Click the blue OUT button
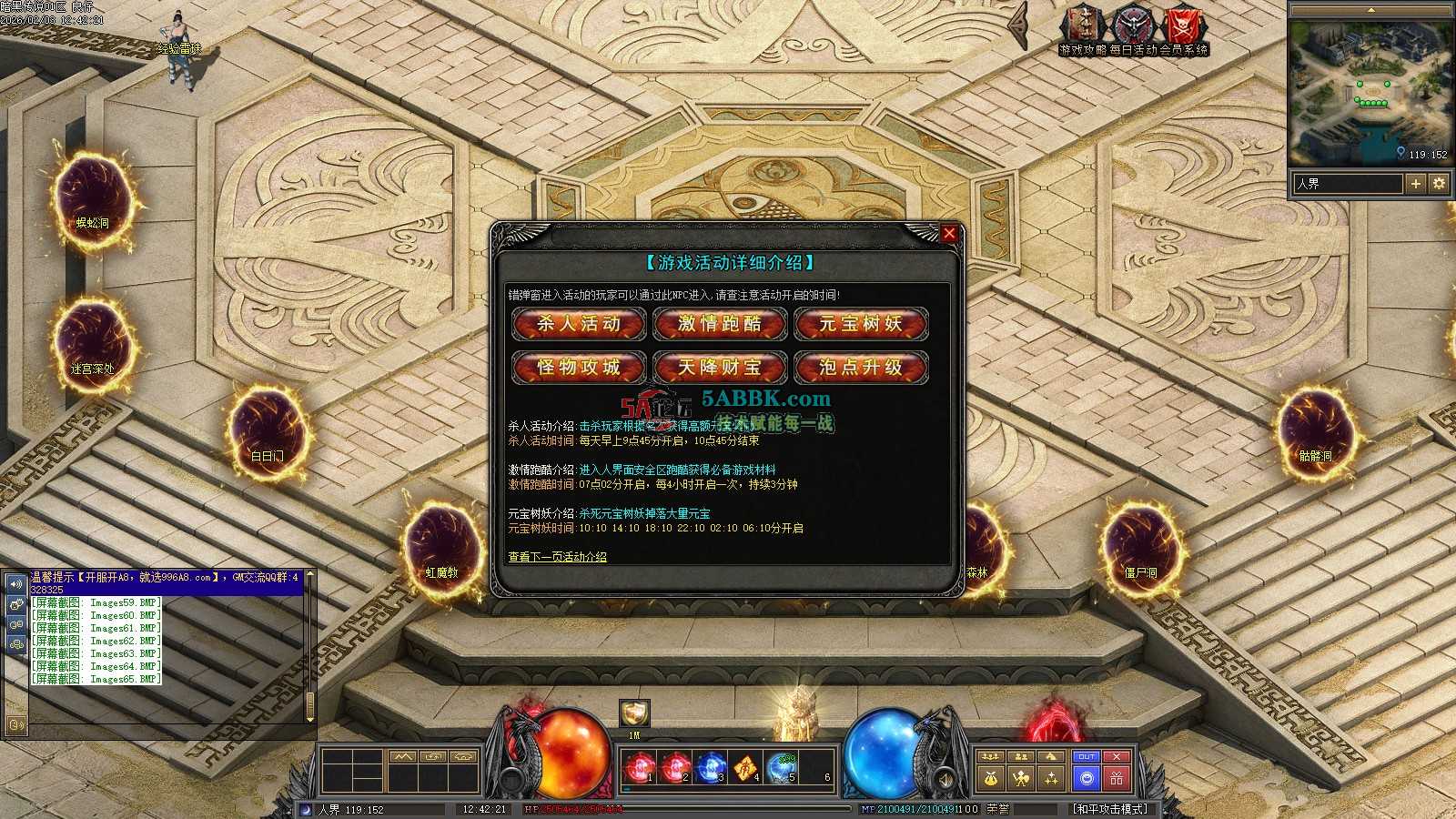The image size is (1456, 819). point(1087,757)
